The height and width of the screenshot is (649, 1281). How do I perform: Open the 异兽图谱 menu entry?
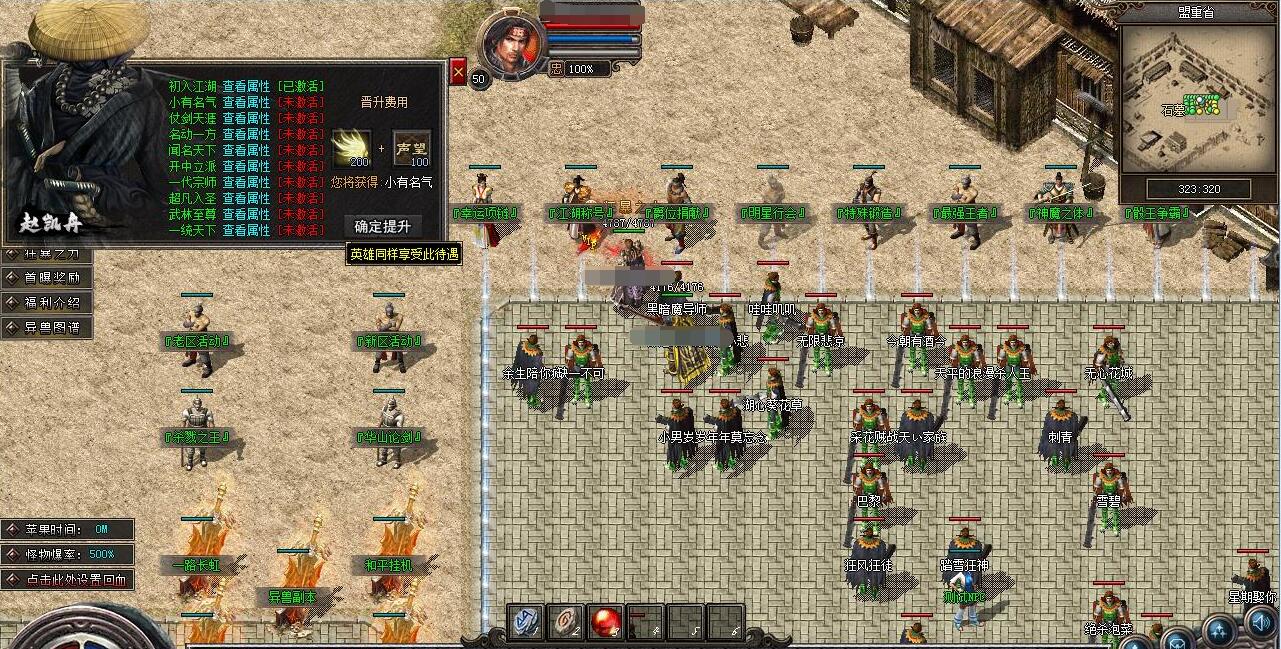(x=50, y=327)
